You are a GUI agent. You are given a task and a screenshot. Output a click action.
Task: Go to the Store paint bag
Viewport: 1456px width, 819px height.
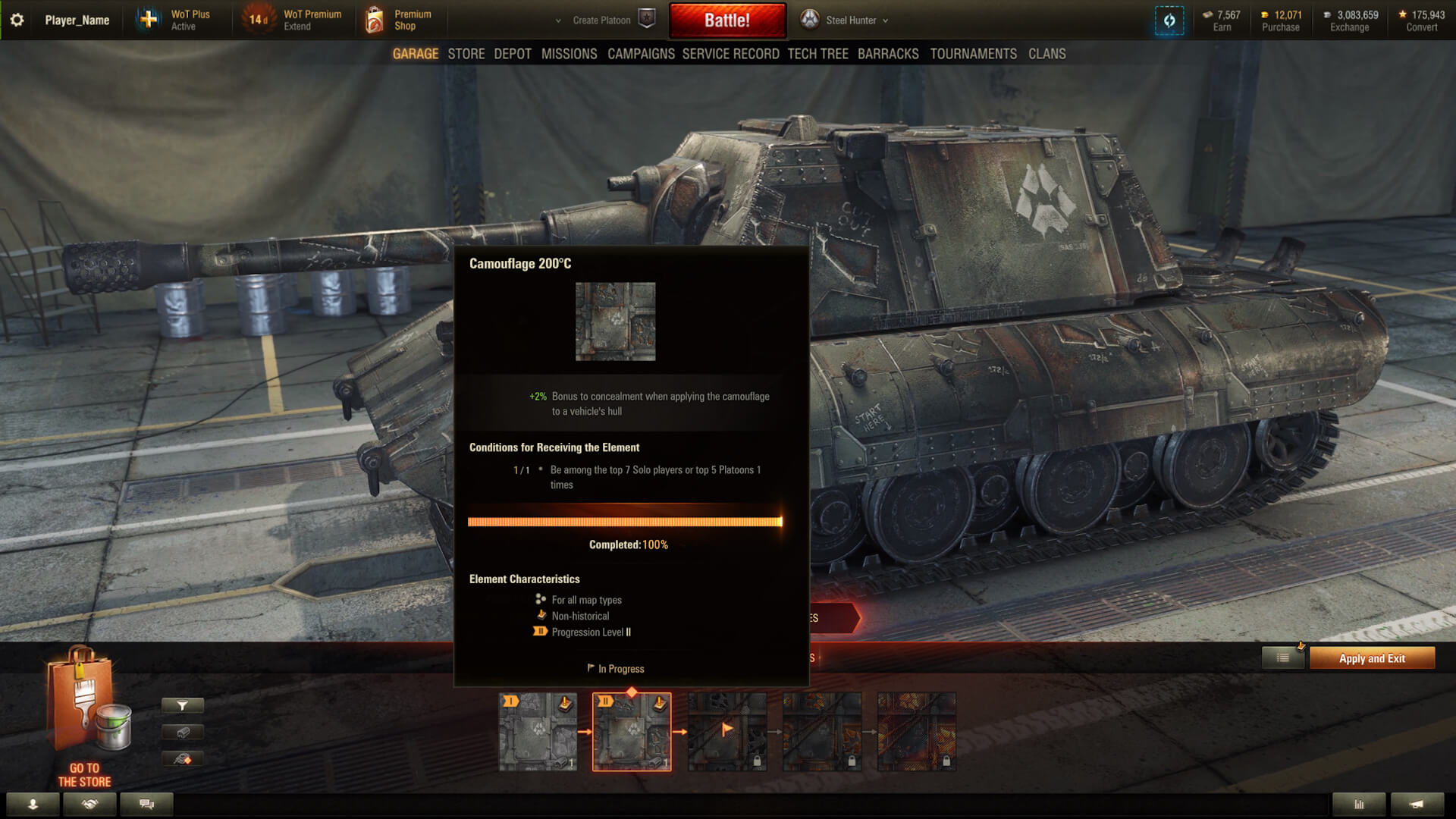point(85,717)
